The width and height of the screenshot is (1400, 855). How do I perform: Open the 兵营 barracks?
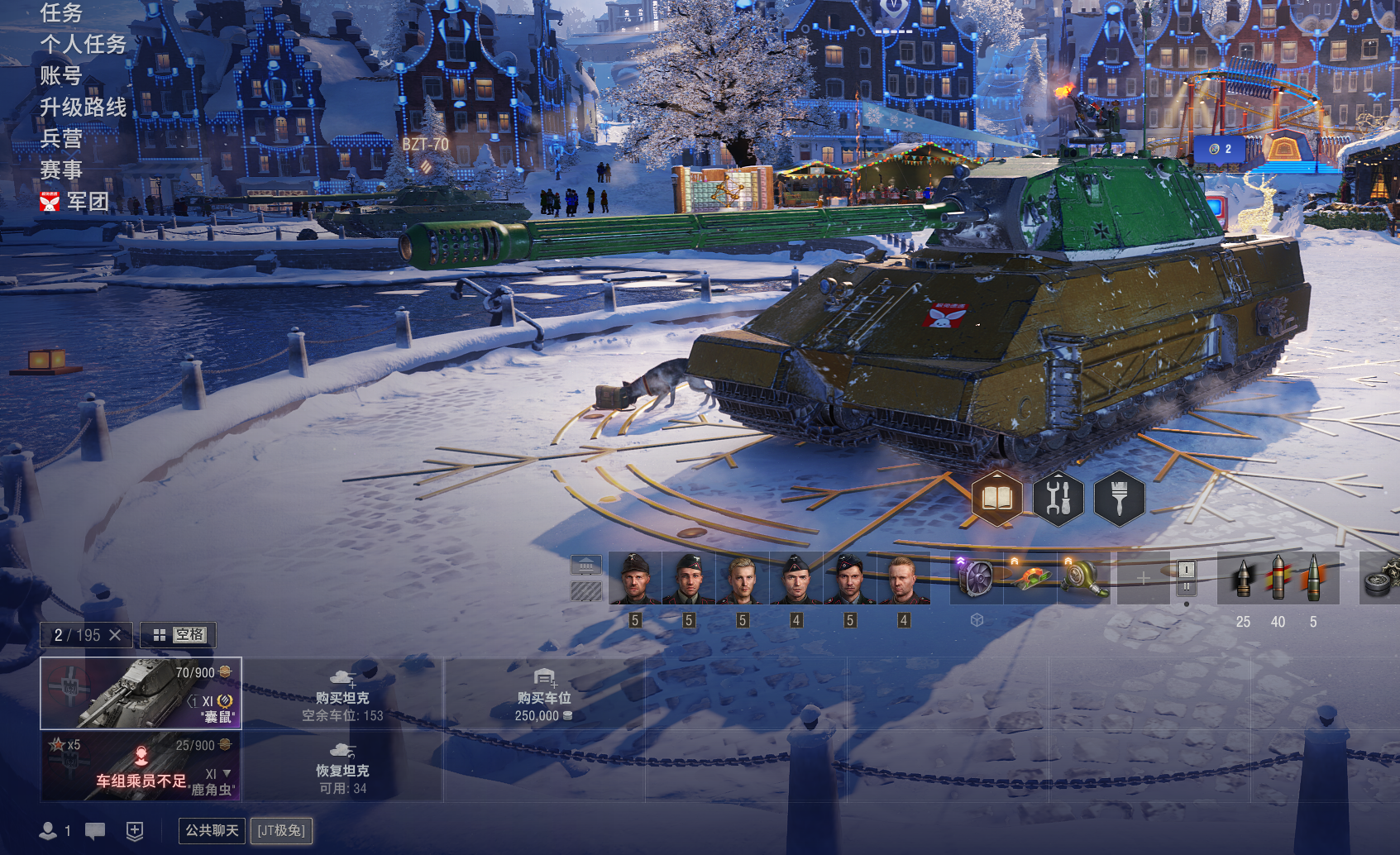61,139
